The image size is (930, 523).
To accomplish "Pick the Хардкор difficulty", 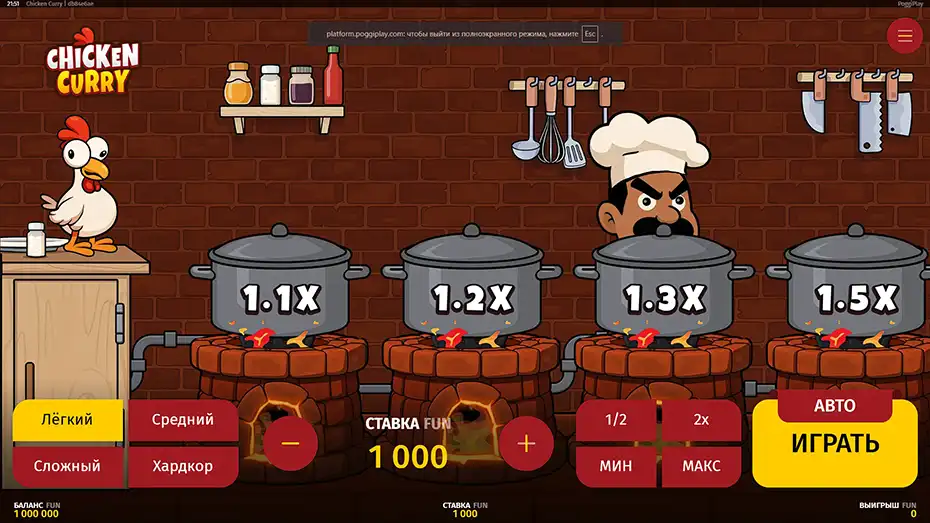I will point(183,466).
